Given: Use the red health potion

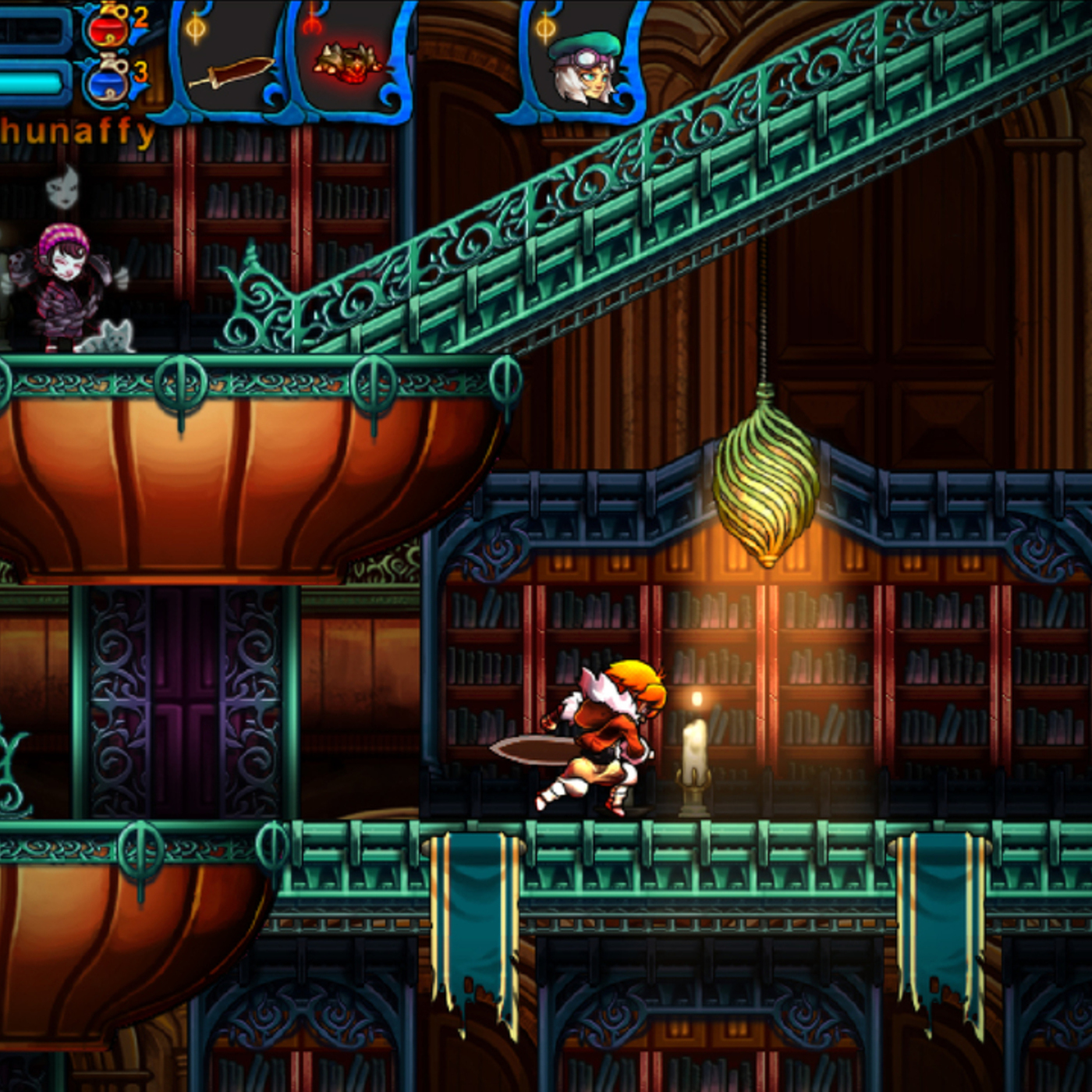Looking at the screenshot, I should pyautogui.click(x=109, y=27).
